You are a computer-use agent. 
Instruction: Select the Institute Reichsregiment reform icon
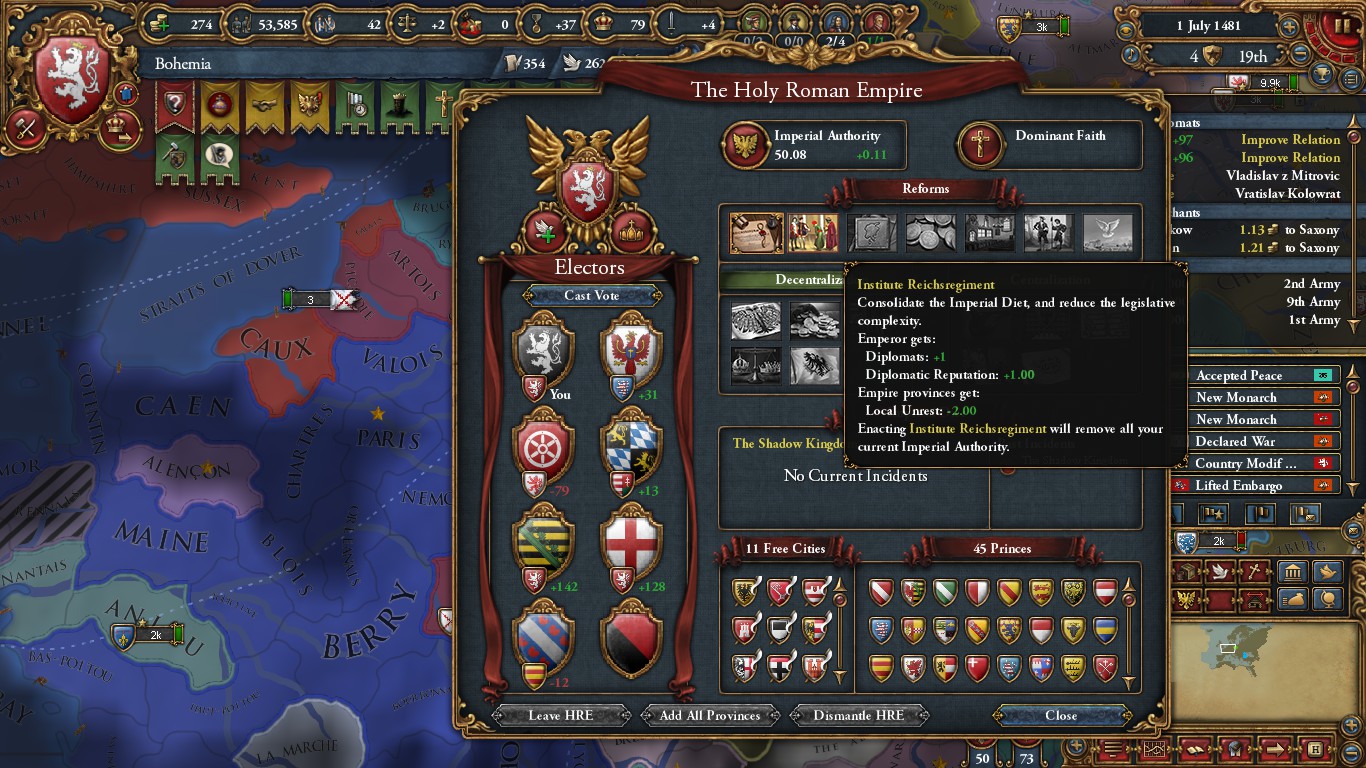756,233
